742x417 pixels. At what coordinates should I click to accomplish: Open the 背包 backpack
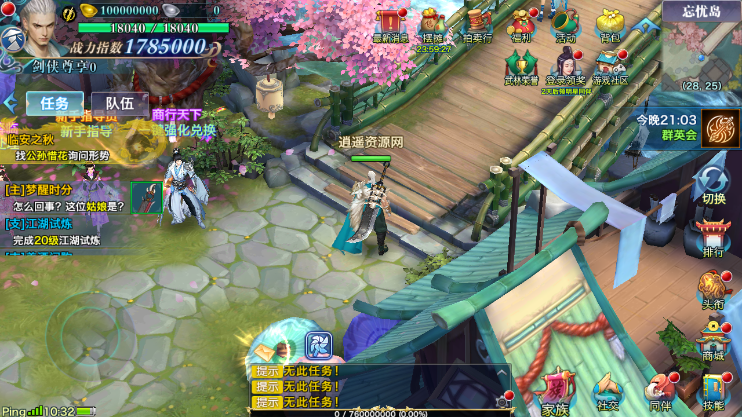click(609, 23)
